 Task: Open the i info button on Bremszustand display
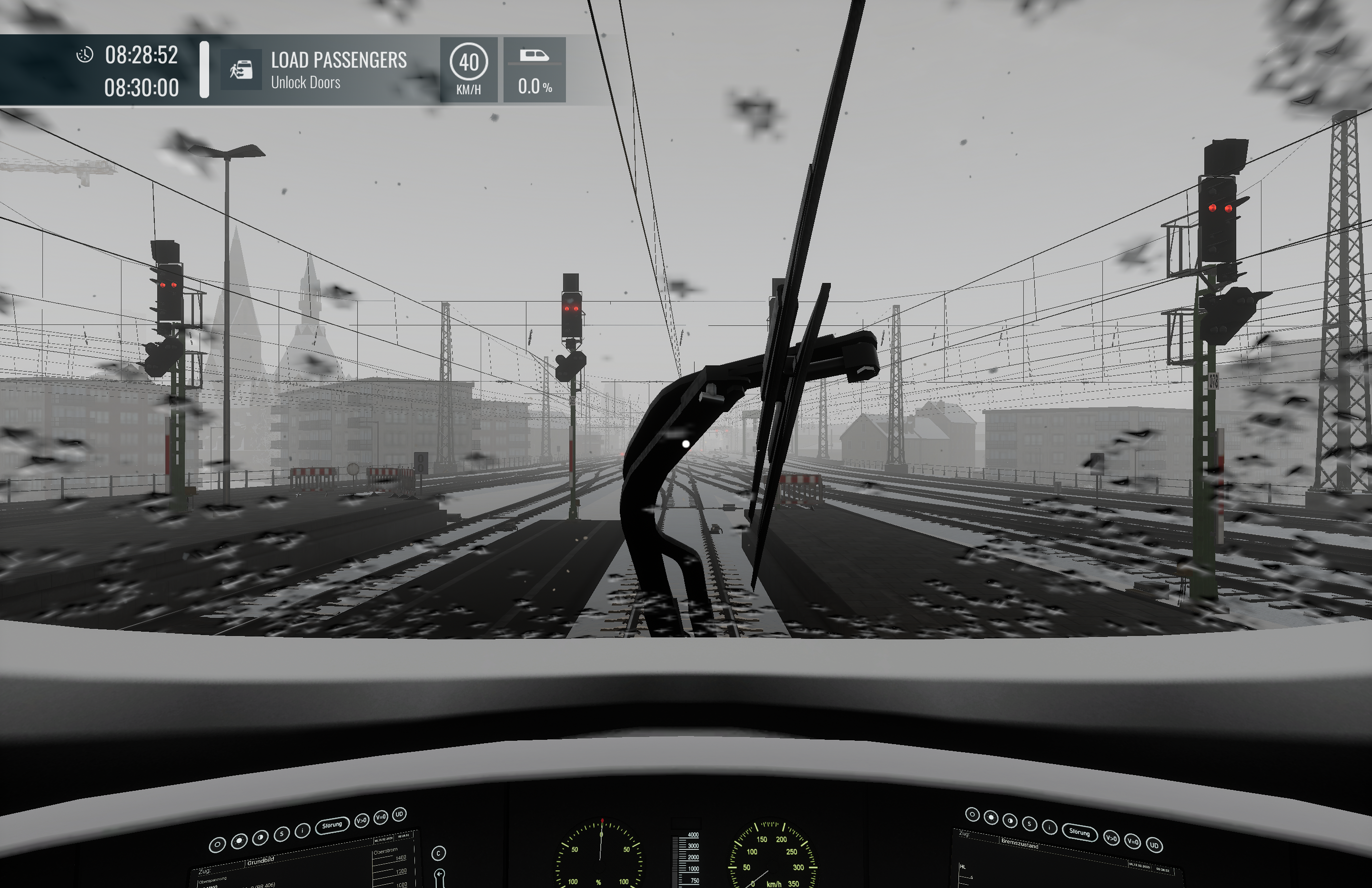(1049, 827)
